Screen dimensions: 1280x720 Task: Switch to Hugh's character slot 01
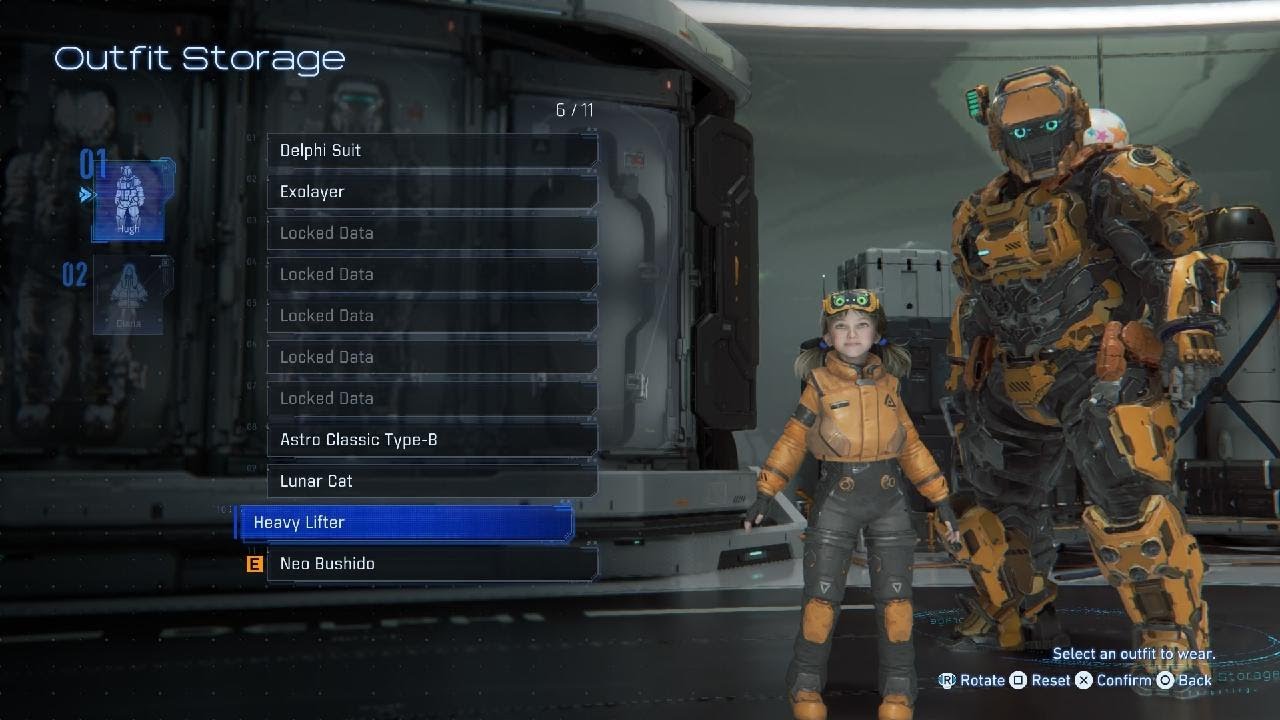[x=128, y=200]
